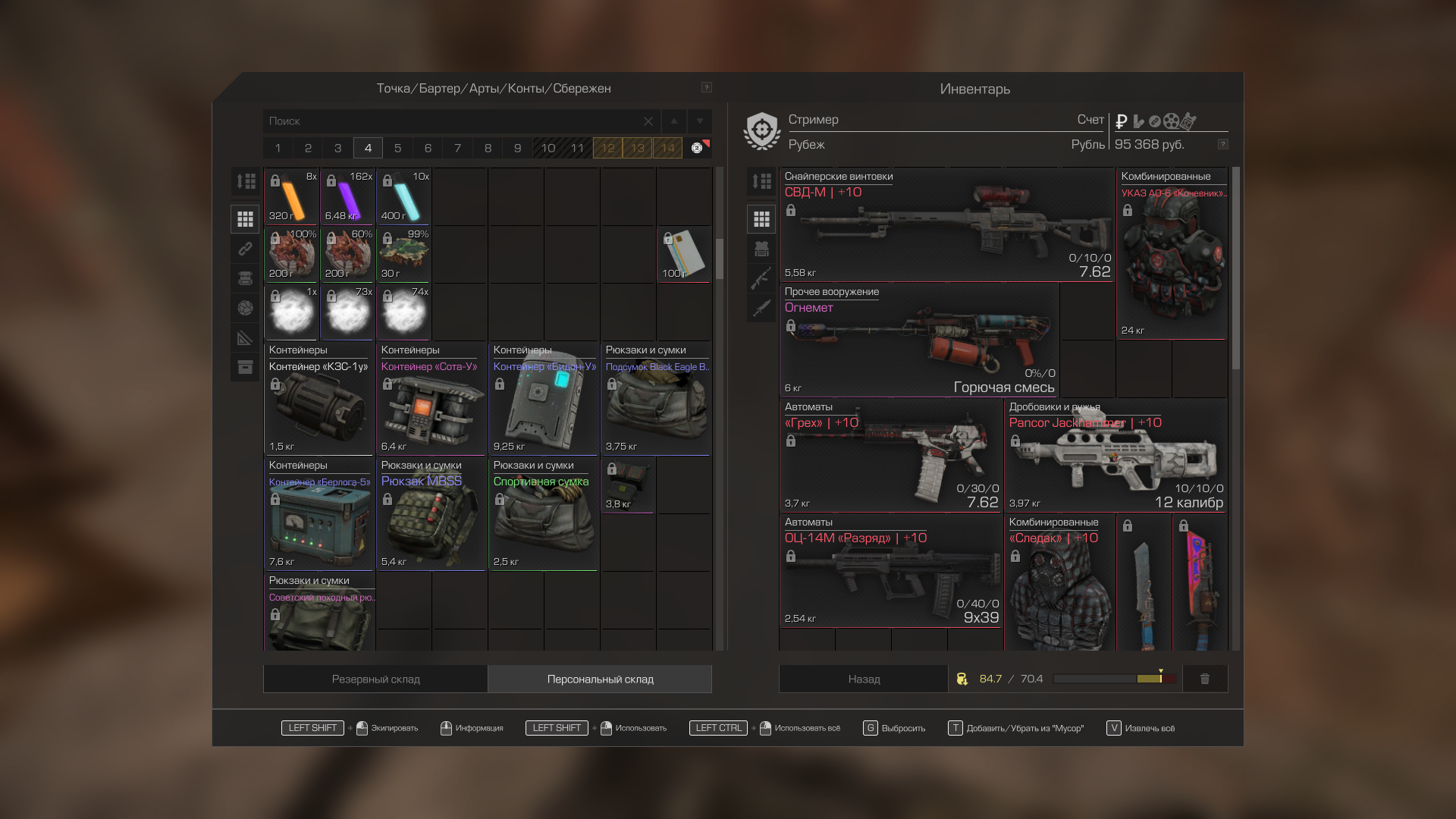
Task: Switch to Персональный склад tab
Action: [x=600, y=679]
